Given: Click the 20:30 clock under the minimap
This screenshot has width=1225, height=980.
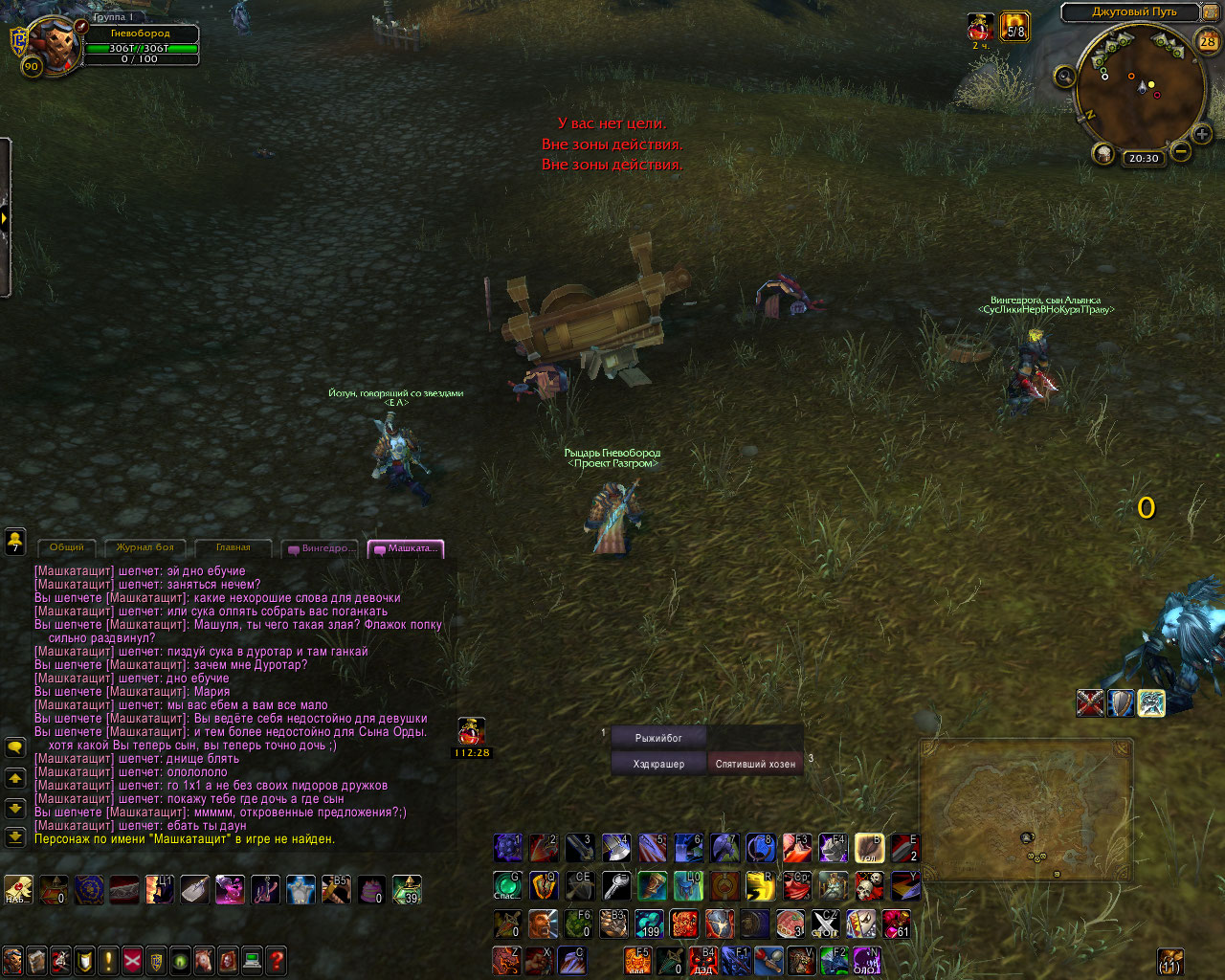Looking at the screenshot, I should pos(1144,158).
